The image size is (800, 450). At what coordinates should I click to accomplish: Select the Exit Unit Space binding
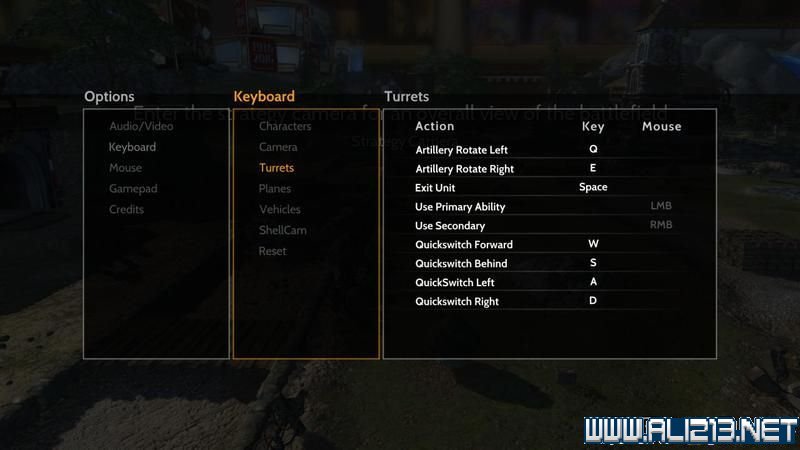click(593, 187)
